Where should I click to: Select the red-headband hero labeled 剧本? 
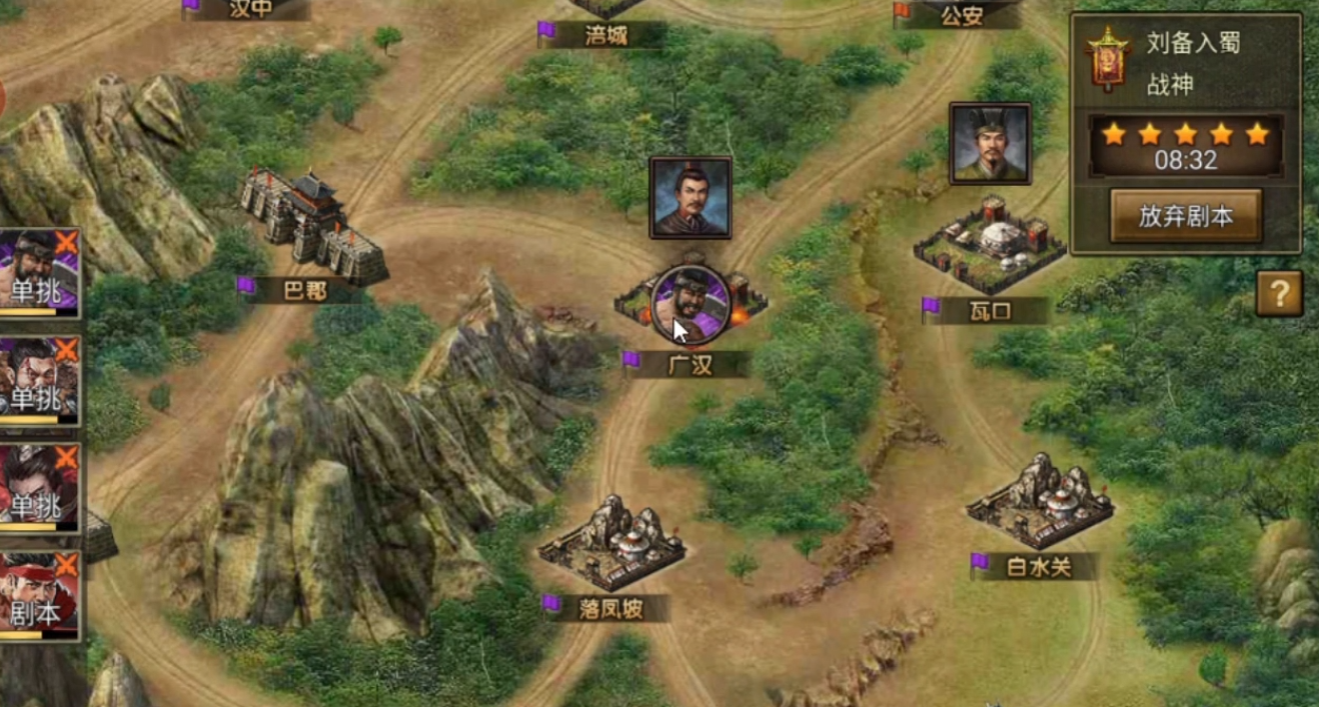pos(38,596)
